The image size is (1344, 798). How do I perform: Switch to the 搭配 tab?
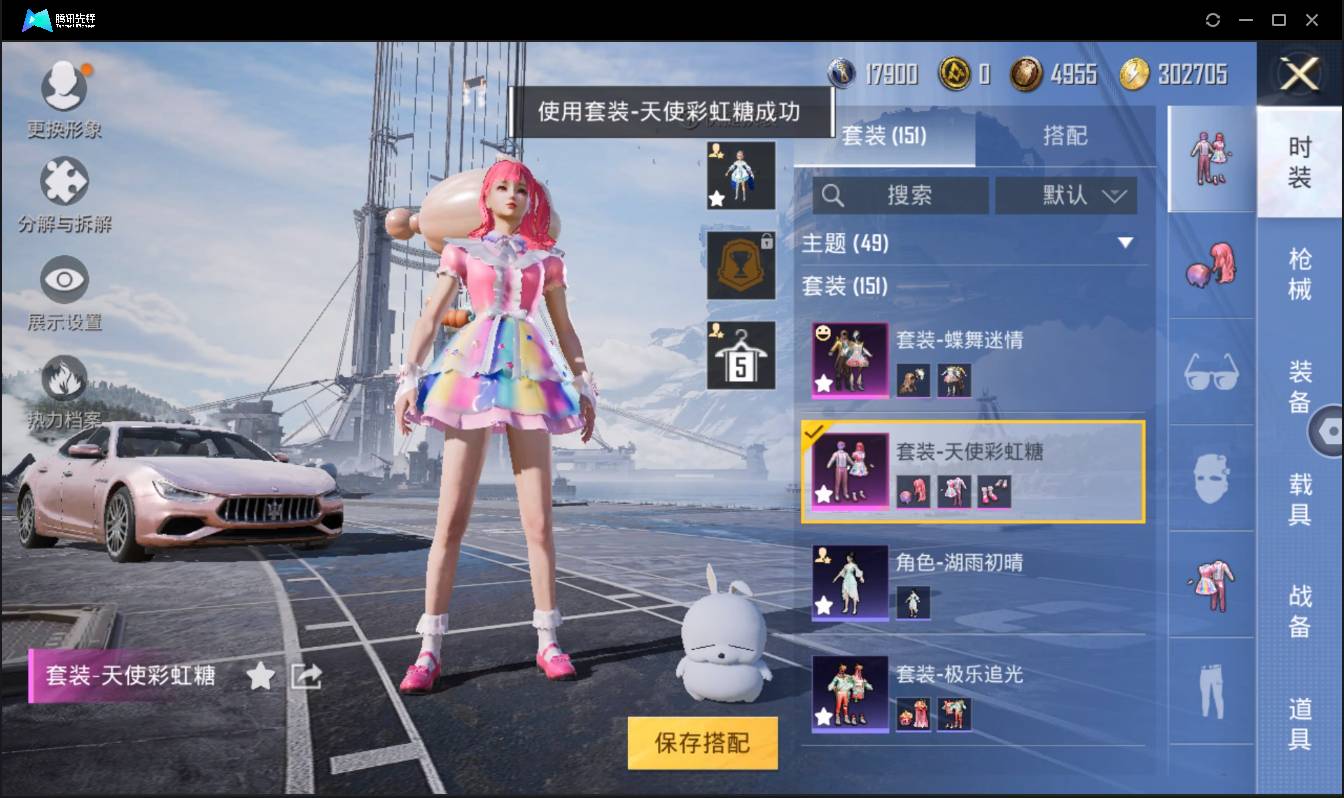1066,136
